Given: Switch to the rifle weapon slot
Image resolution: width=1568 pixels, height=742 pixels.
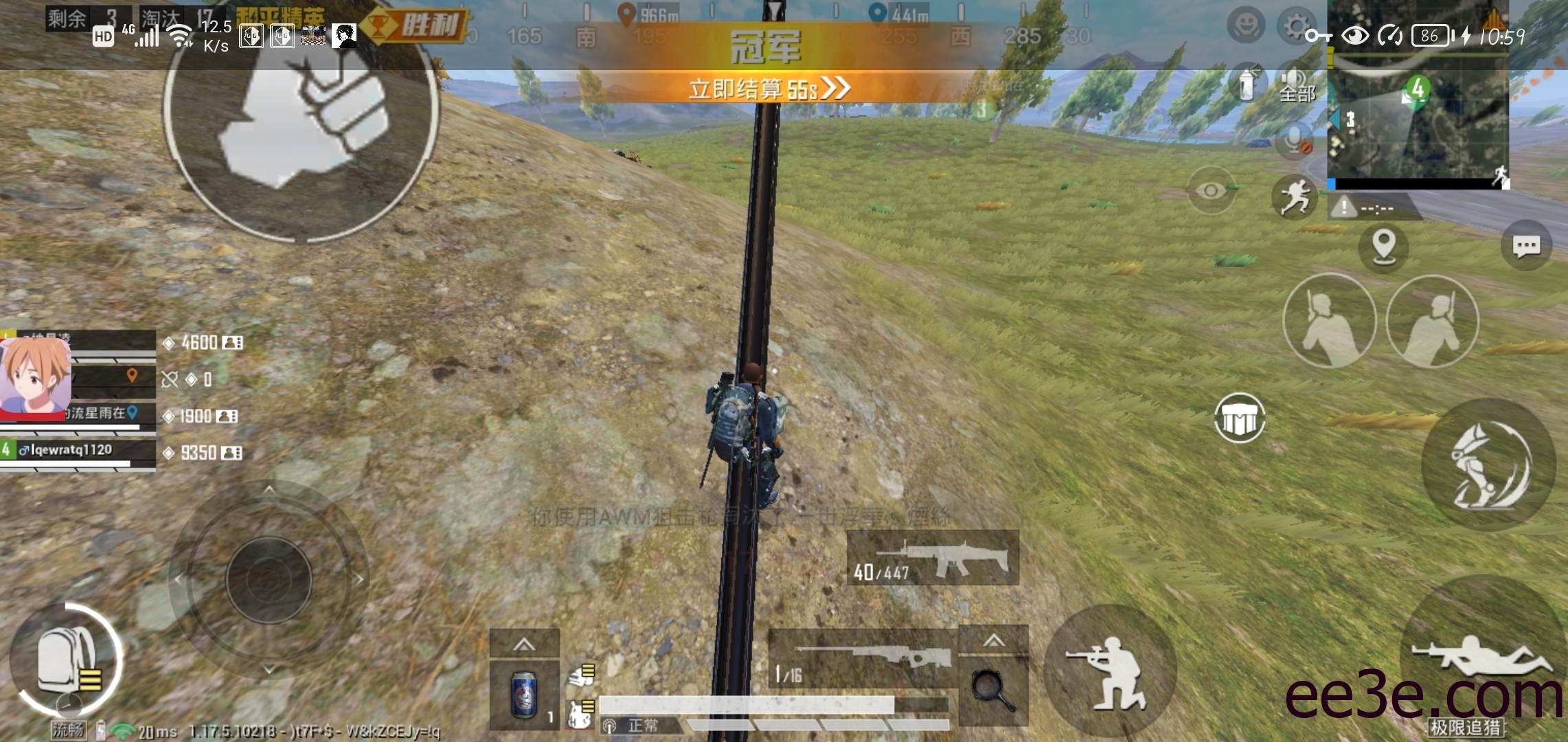Looking at the screenshot, I should 933,558.
